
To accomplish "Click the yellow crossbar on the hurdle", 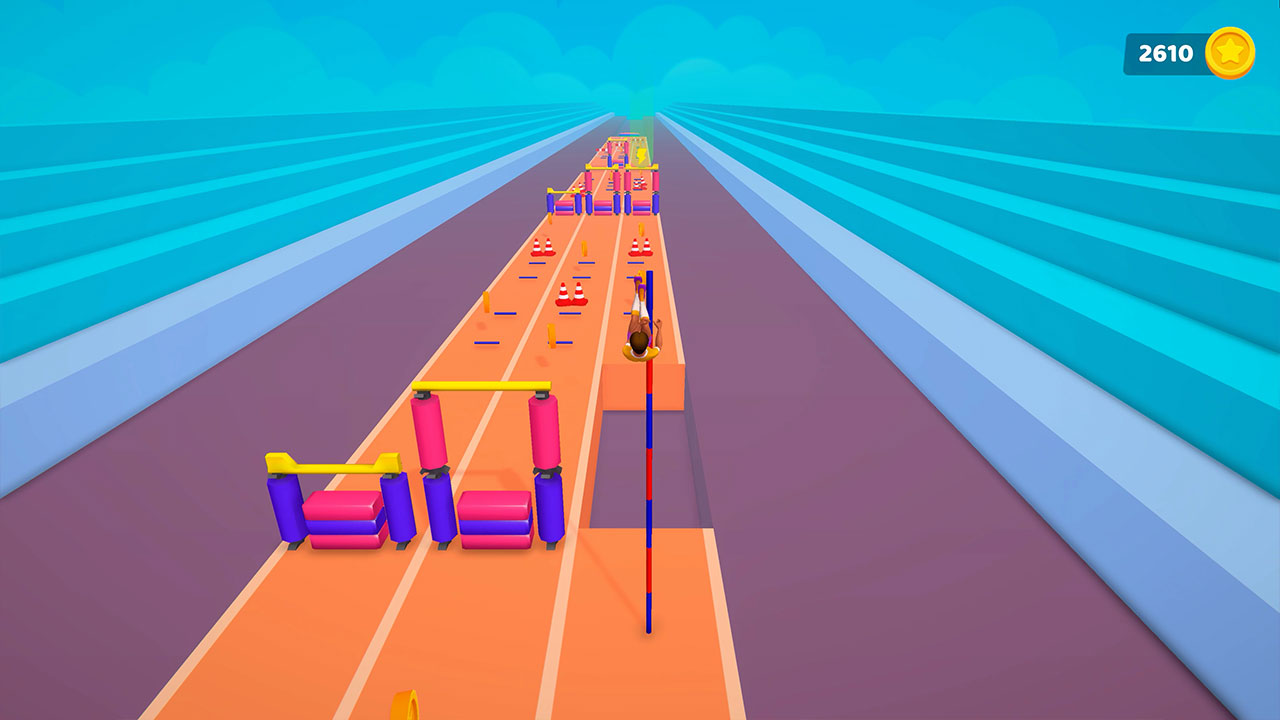I will 480,383.
